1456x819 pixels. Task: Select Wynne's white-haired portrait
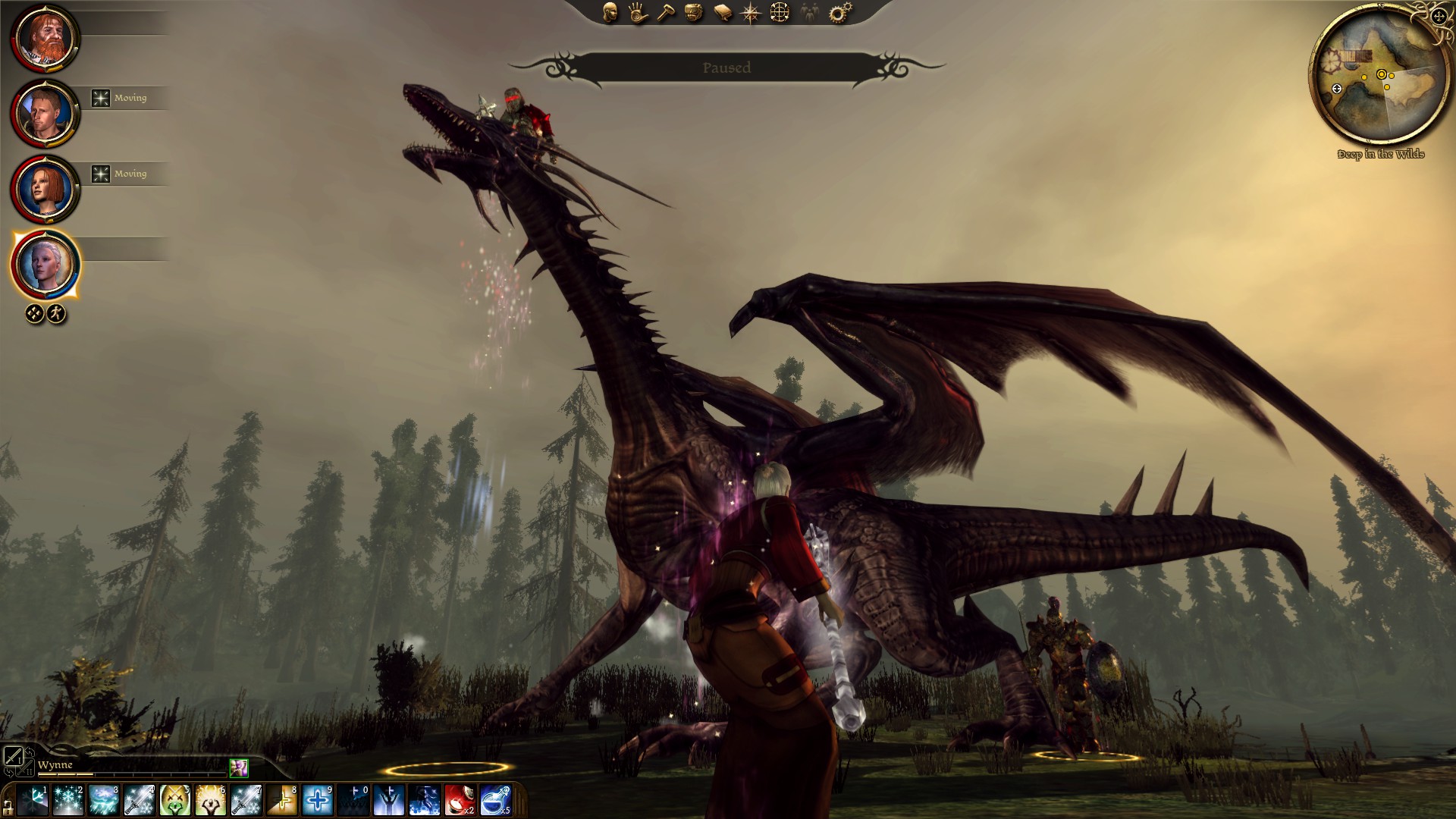[45, 265]
